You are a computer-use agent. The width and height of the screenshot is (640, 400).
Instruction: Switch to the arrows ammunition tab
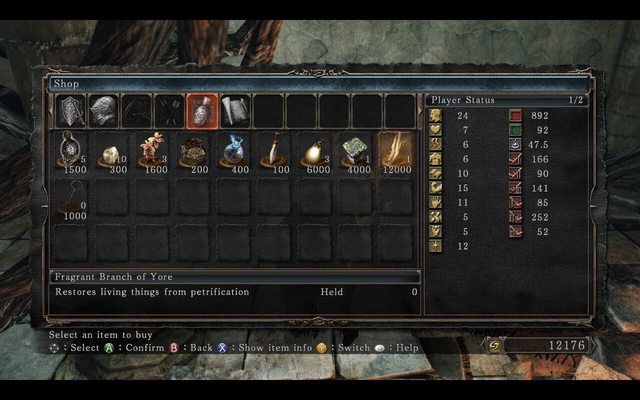click(x=169, y=111)
